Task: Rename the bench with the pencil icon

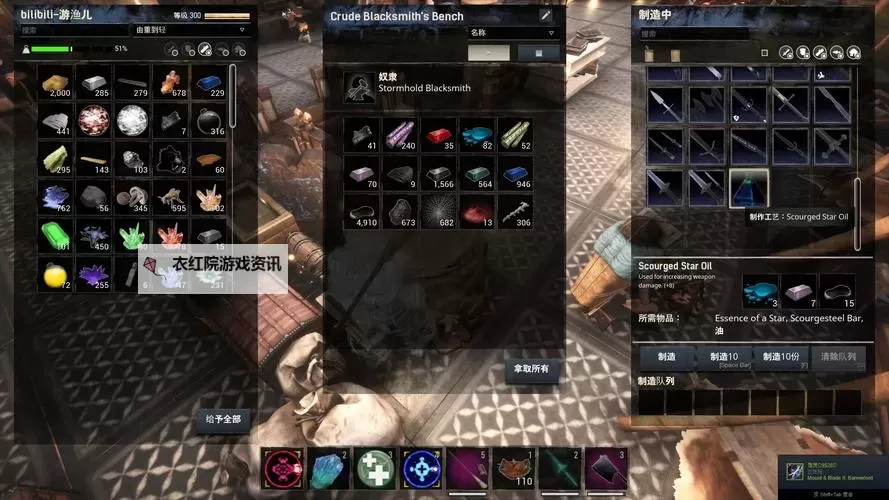Action: point(545,16)
